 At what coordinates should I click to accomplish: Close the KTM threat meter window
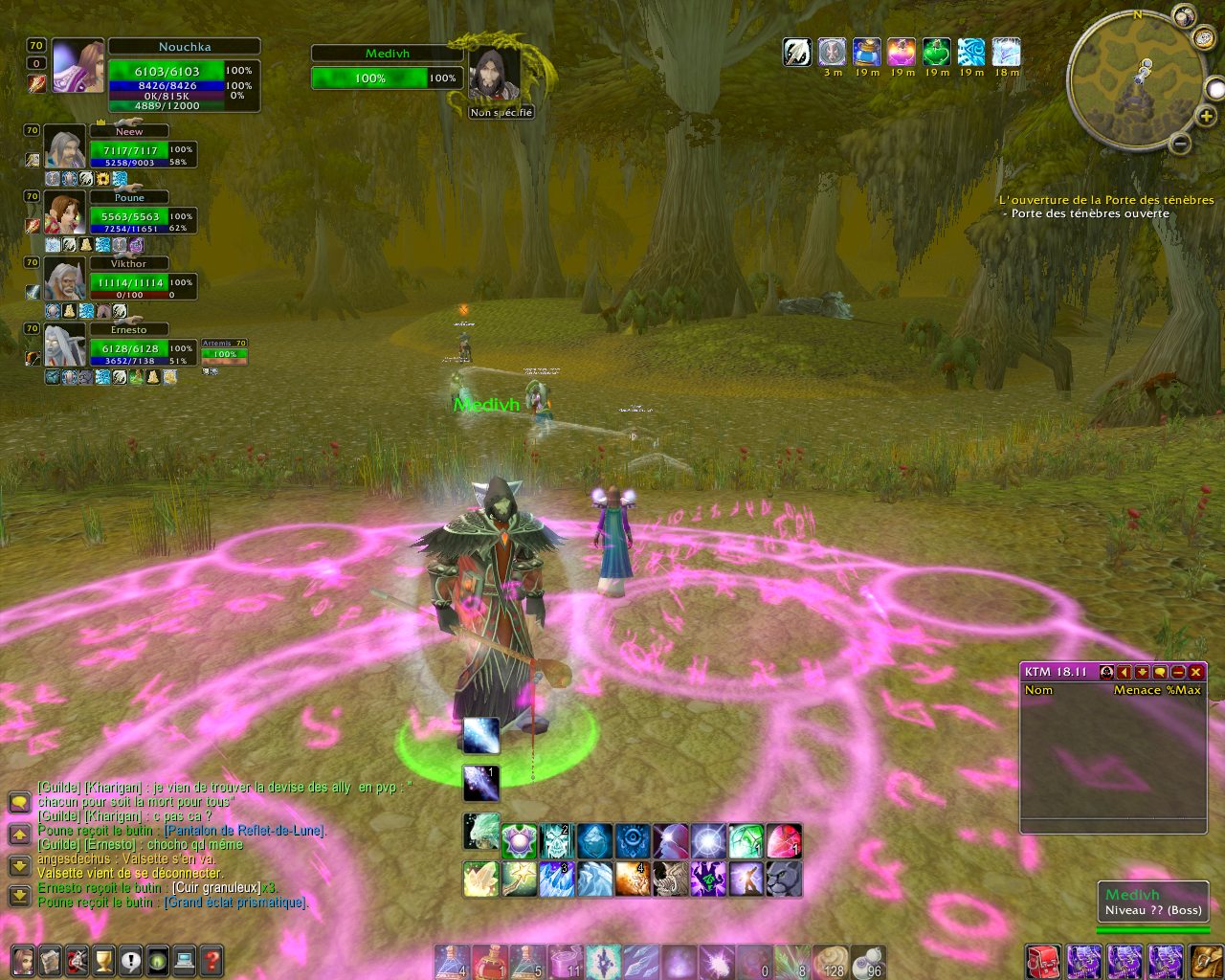[x=1196, y=672]
